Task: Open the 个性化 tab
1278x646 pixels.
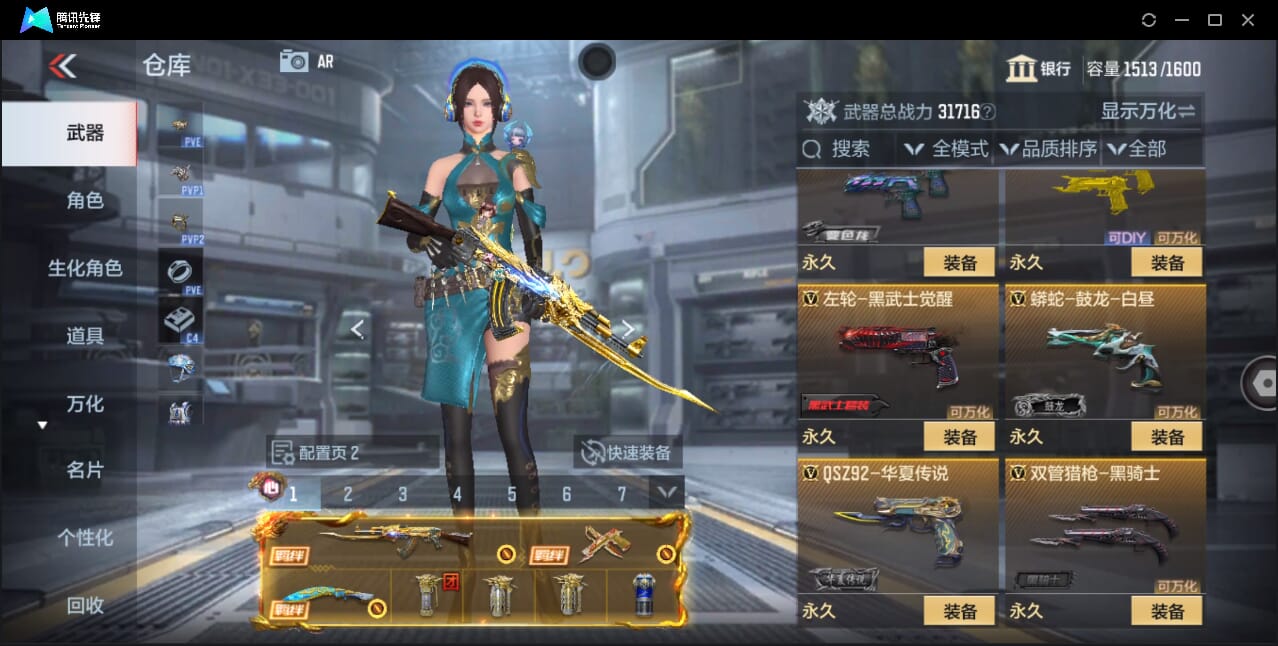Action: point(85,537)
